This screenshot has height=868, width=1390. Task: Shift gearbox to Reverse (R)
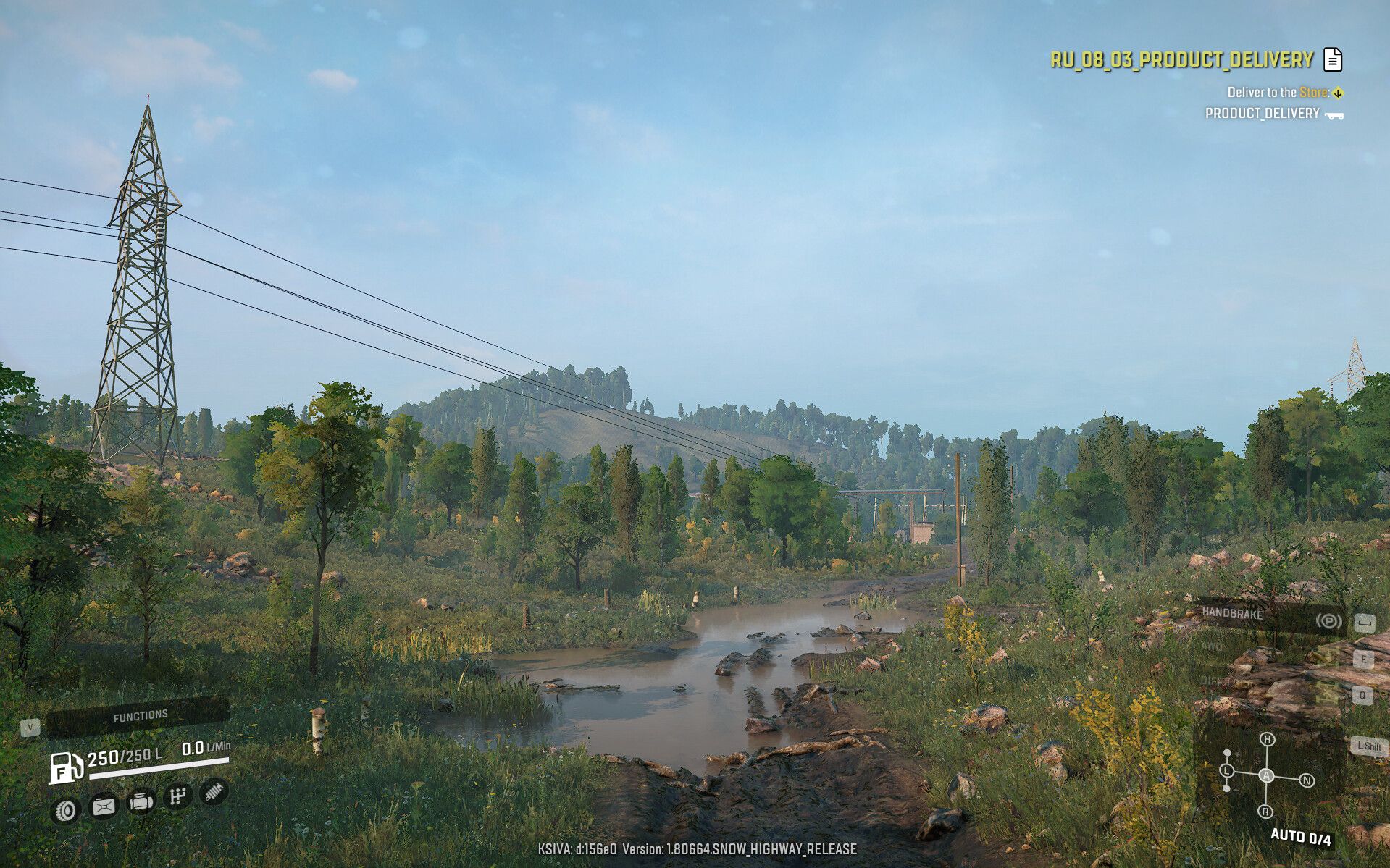(1265, 811)
